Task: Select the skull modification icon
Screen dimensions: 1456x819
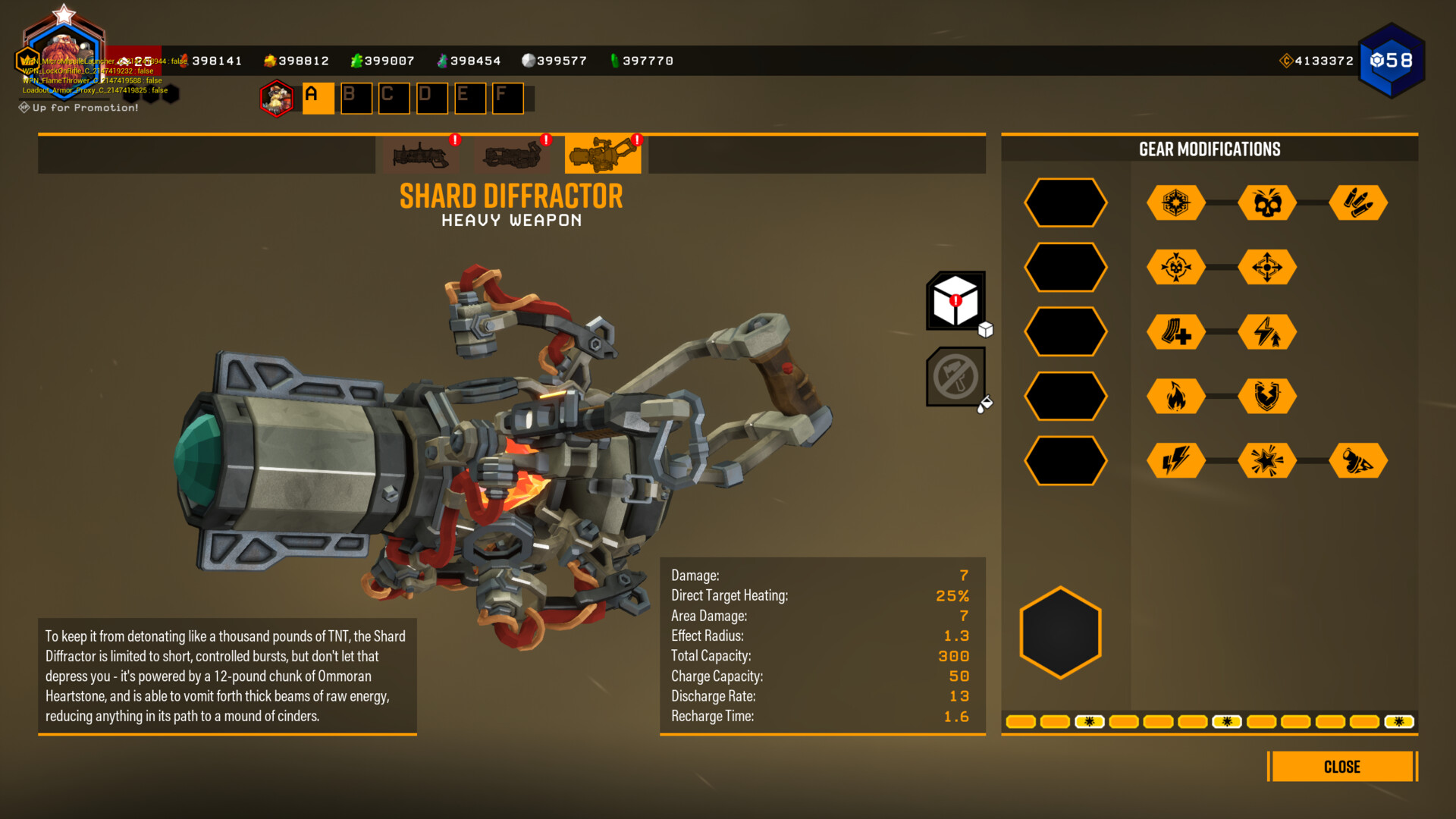Action: coord(1267,203)
